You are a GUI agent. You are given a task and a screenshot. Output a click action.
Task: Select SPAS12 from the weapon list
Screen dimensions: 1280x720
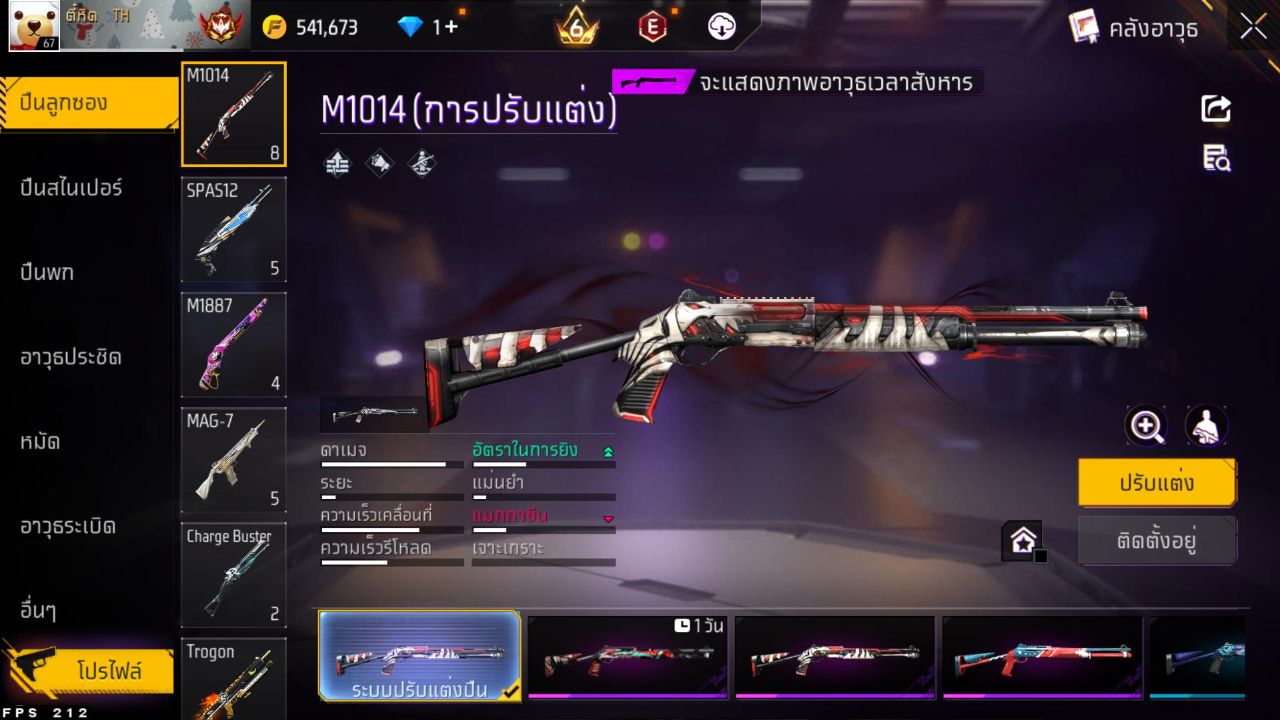(233, 230)
